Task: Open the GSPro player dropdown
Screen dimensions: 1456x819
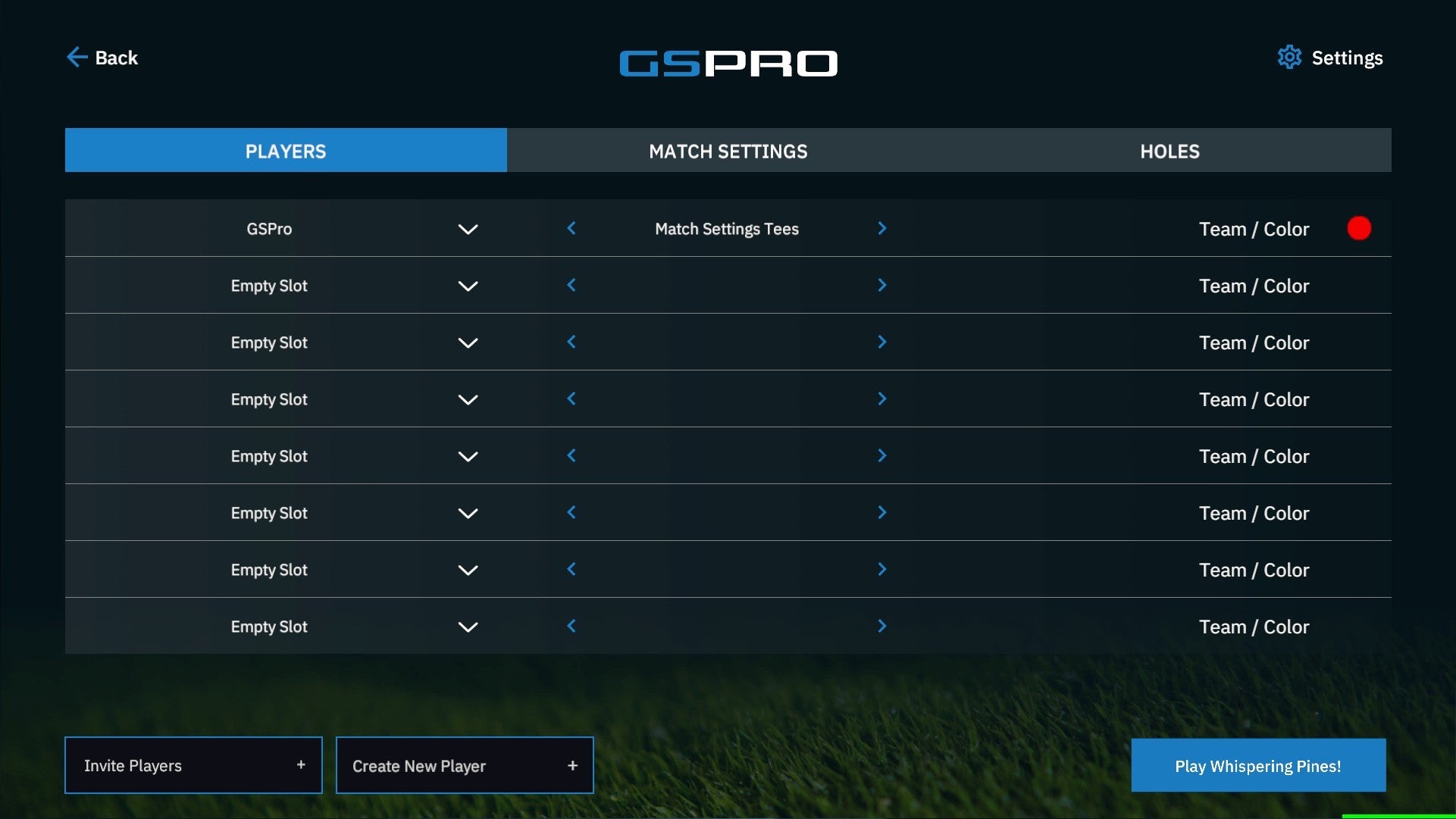Action: 468,228
